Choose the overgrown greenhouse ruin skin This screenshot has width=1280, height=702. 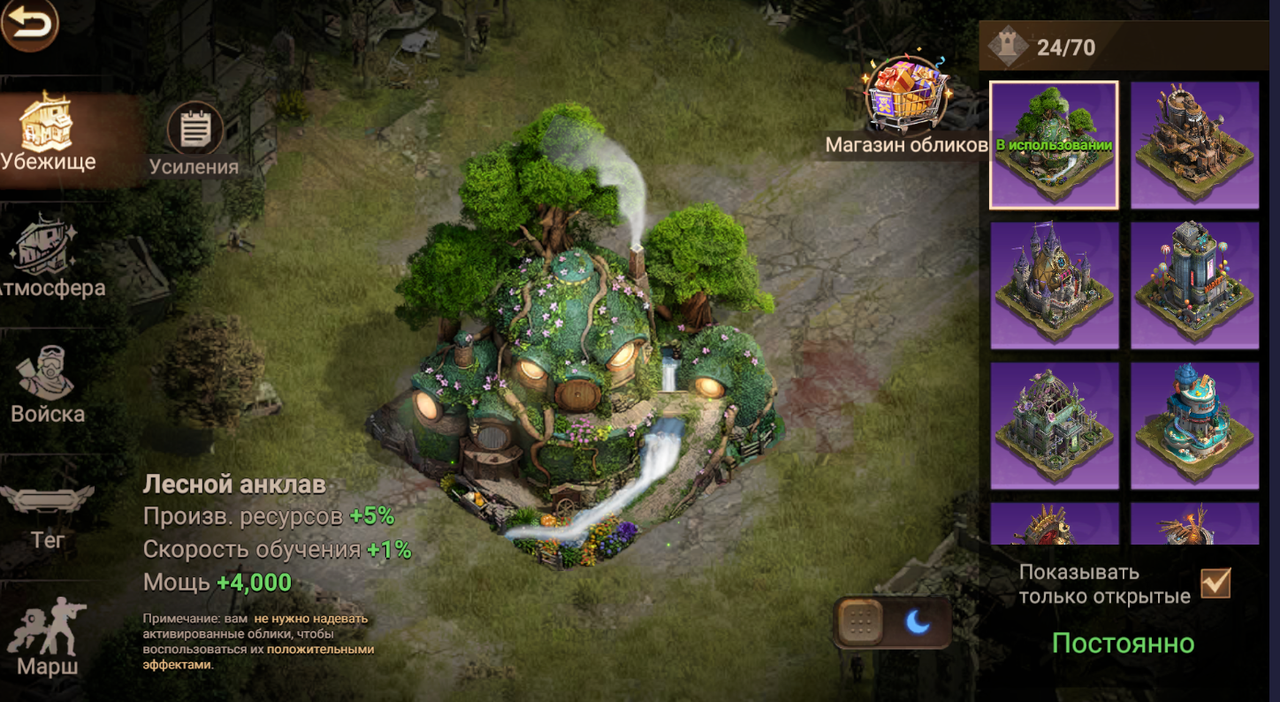1054,425
